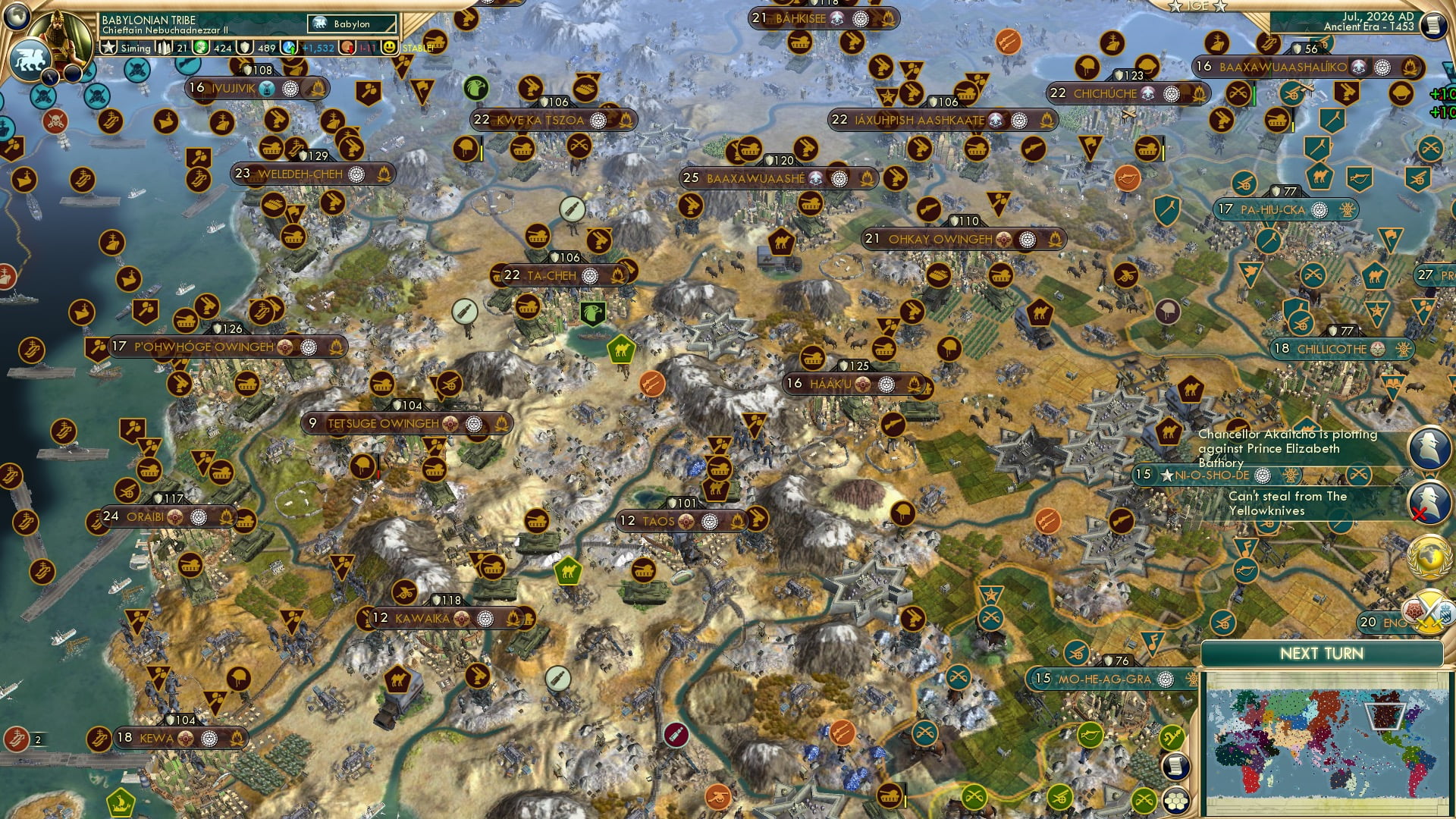Image resolution: width=1456 pixels, height=819 pixels.
Task: Open Social Policies via the star icon
Action: click(x=108, y=47)
